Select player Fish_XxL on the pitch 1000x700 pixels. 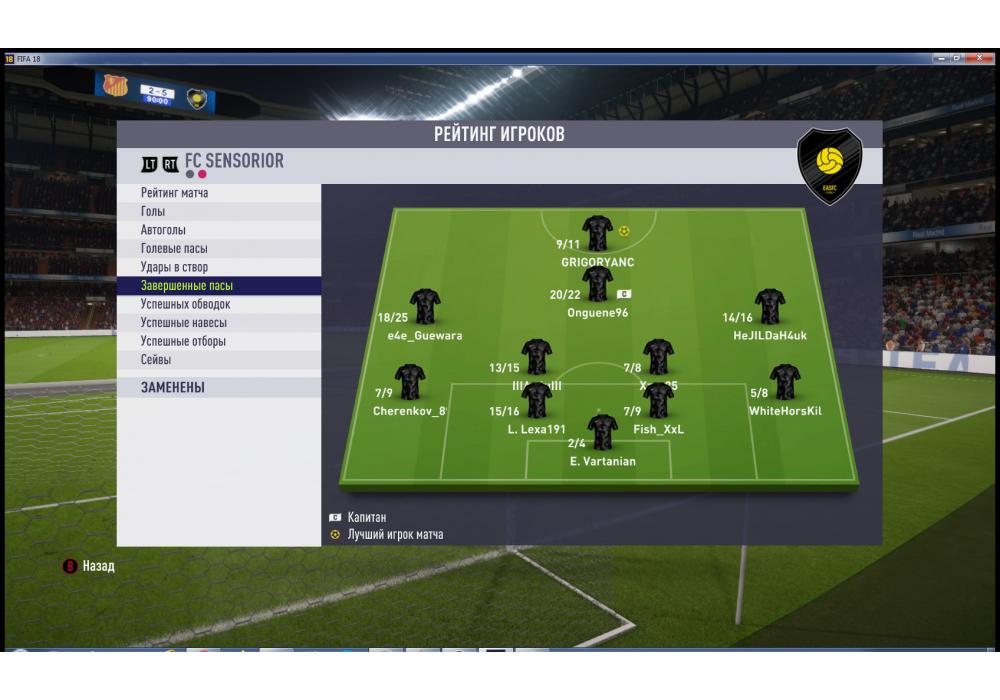click(x=658, y=400)
